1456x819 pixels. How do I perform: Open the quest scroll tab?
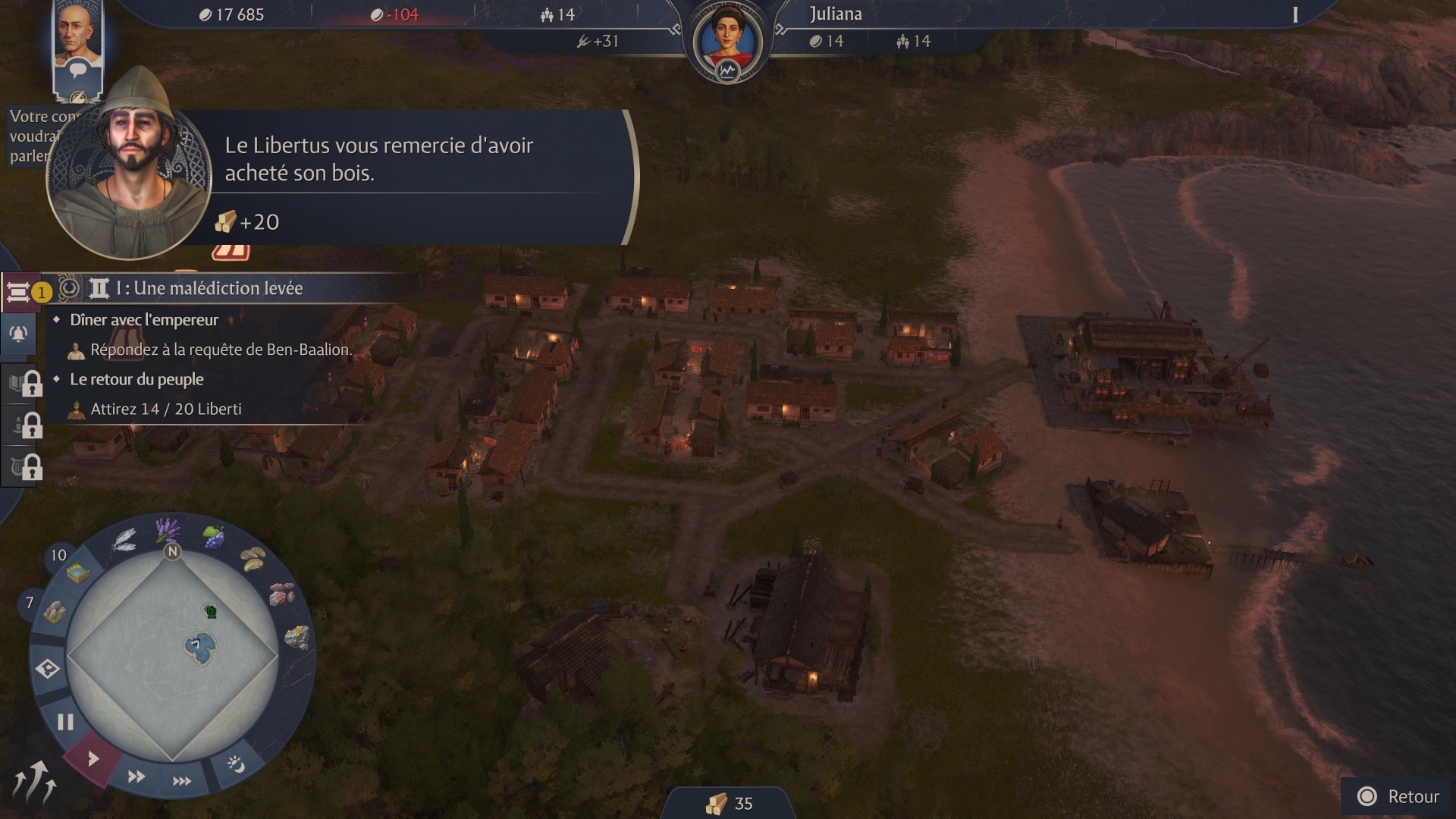point(18,291)
